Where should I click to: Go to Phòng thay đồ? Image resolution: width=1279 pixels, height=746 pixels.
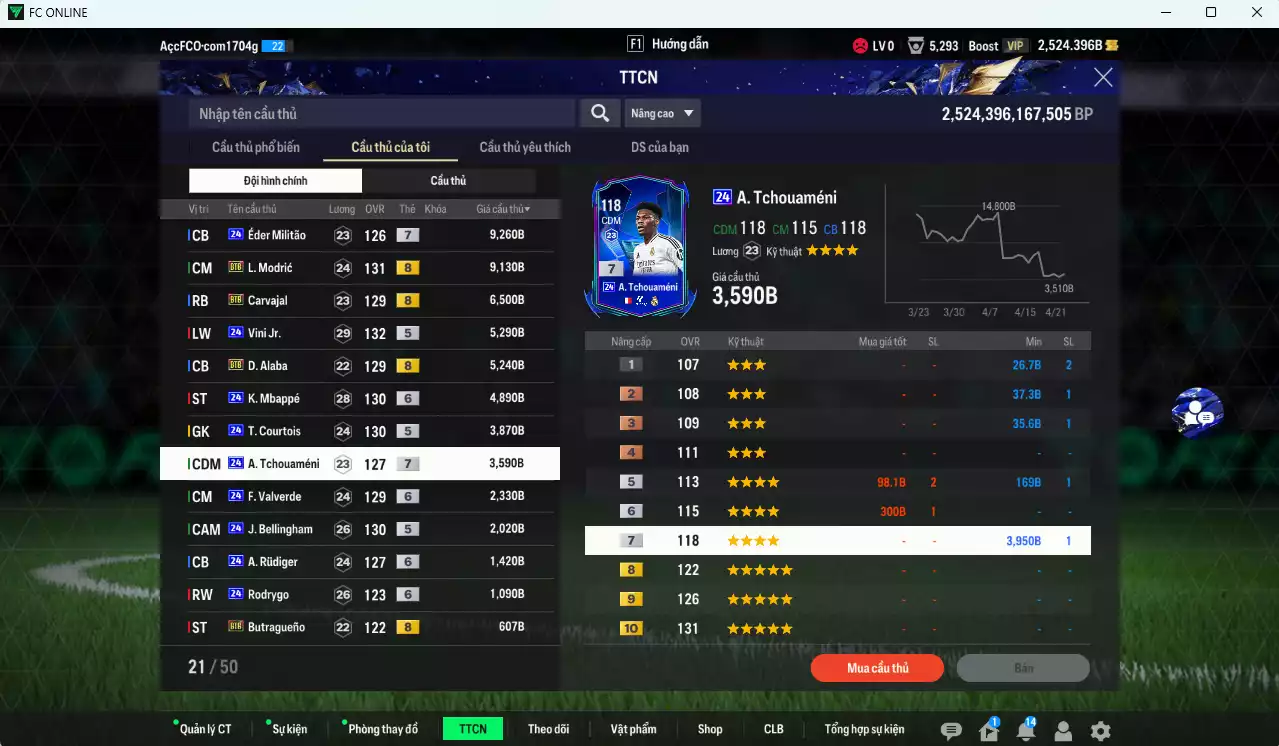(383, 729)
